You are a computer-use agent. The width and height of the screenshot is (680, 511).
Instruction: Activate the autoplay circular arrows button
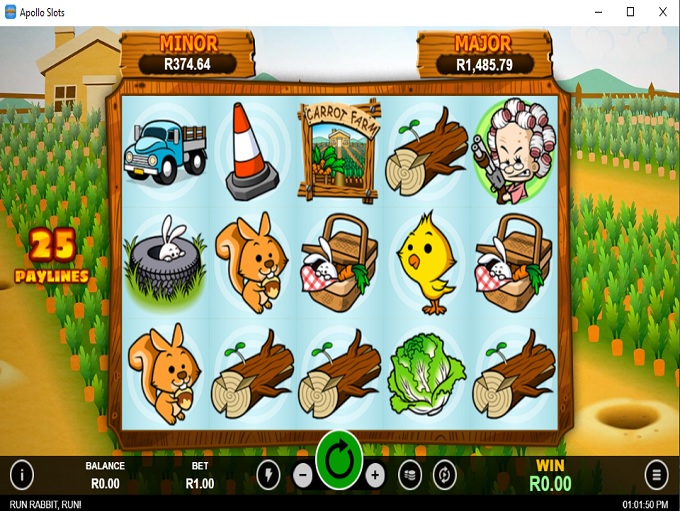(444, 475)
